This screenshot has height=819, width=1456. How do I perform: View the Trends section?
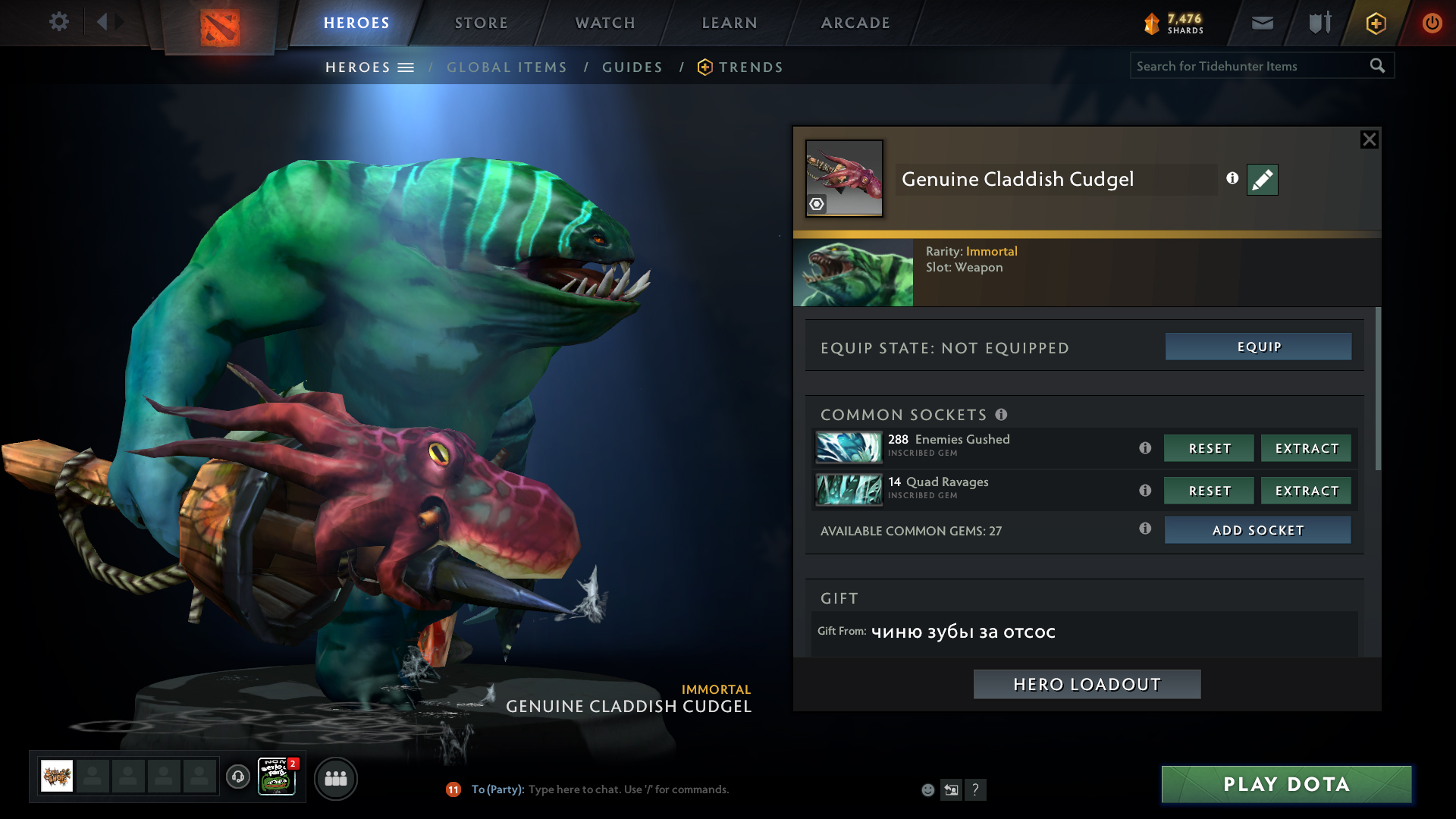point(750,67)
